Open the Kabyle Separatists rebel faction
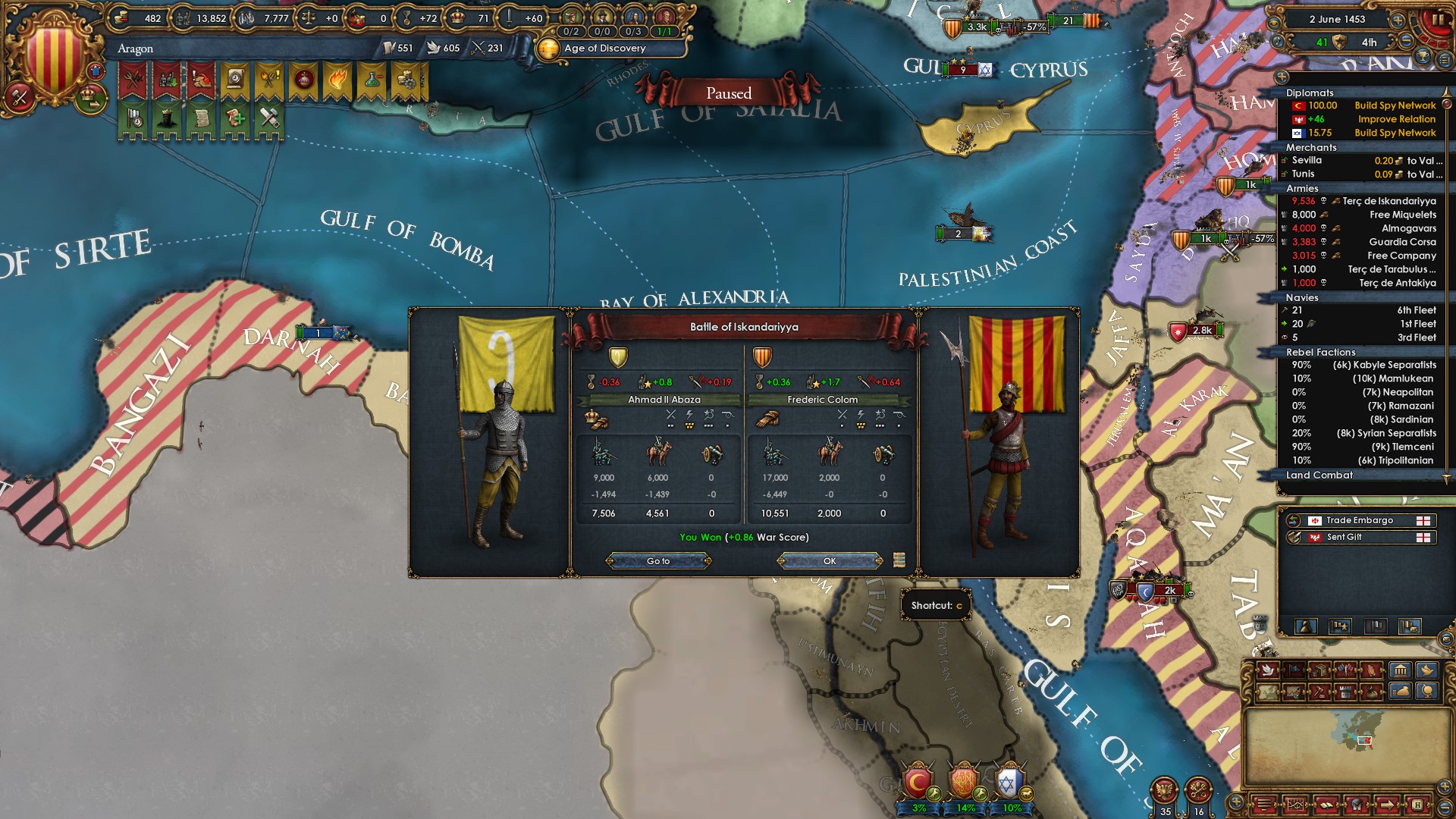The height and width of the screenshot is (819, 1456). 1384,365
